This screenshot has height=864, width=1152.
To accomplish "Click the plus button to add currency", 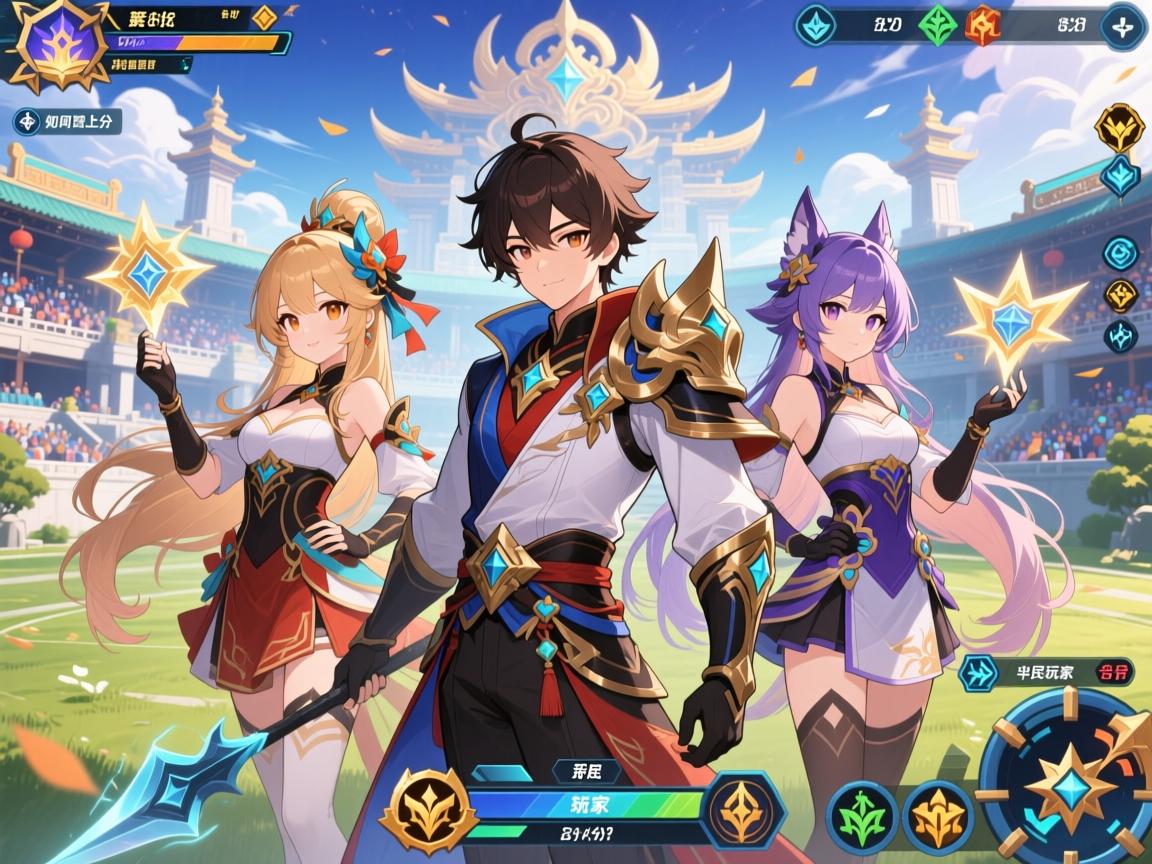I will (1122, 25).
